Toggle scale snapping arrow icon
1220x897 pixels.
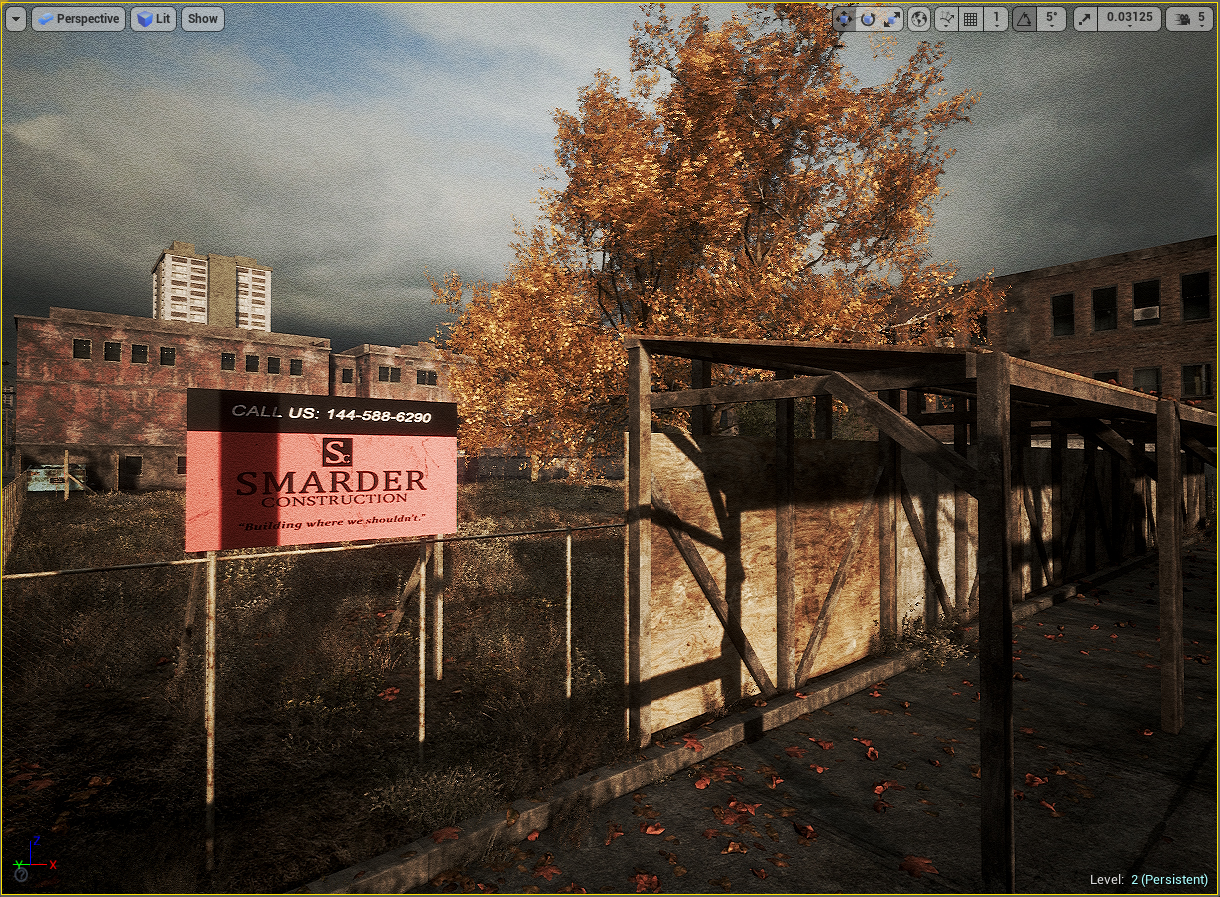[1085, 19]
